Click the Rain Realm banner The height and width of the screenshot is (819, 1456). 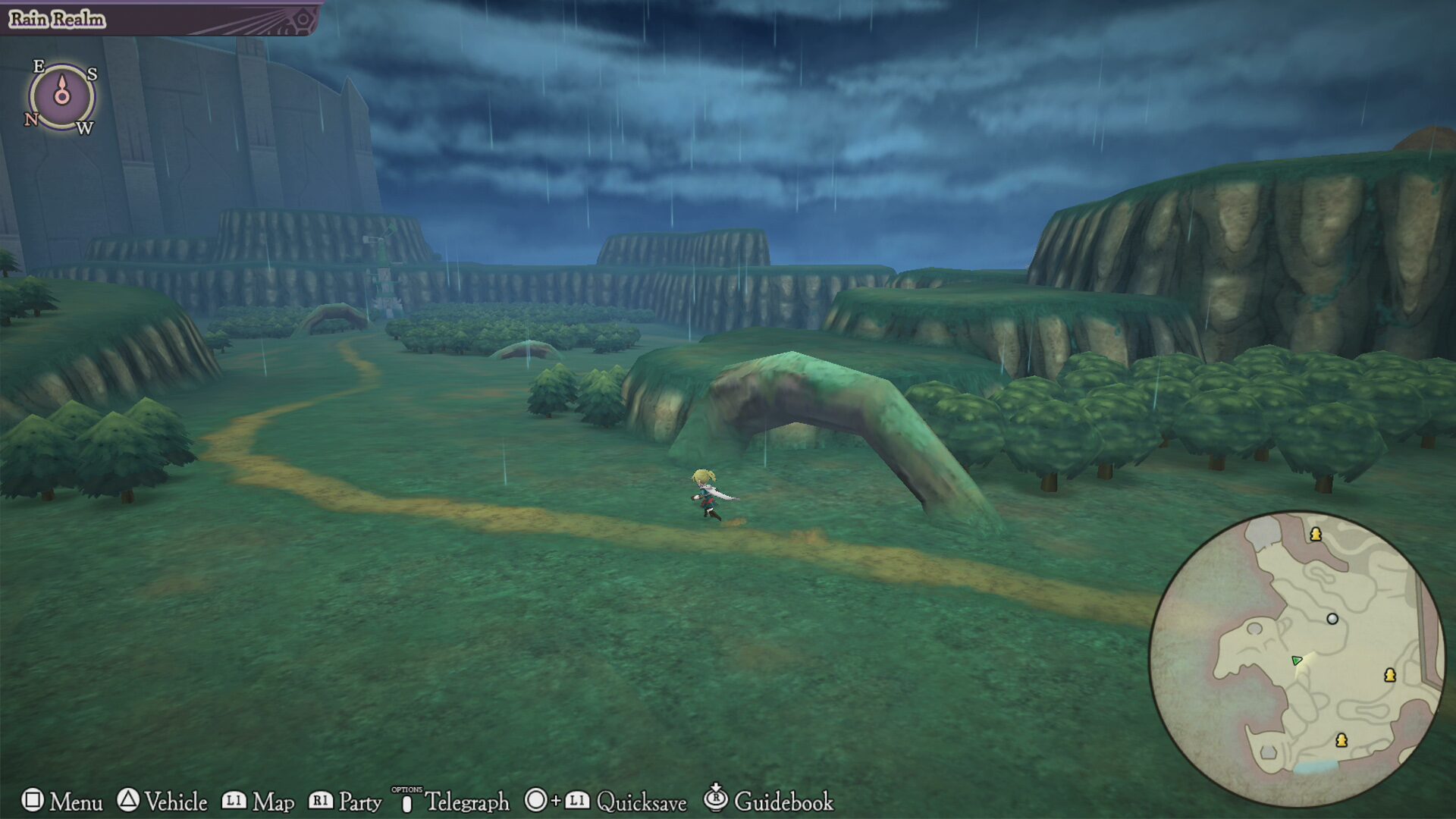coord(55,20)
